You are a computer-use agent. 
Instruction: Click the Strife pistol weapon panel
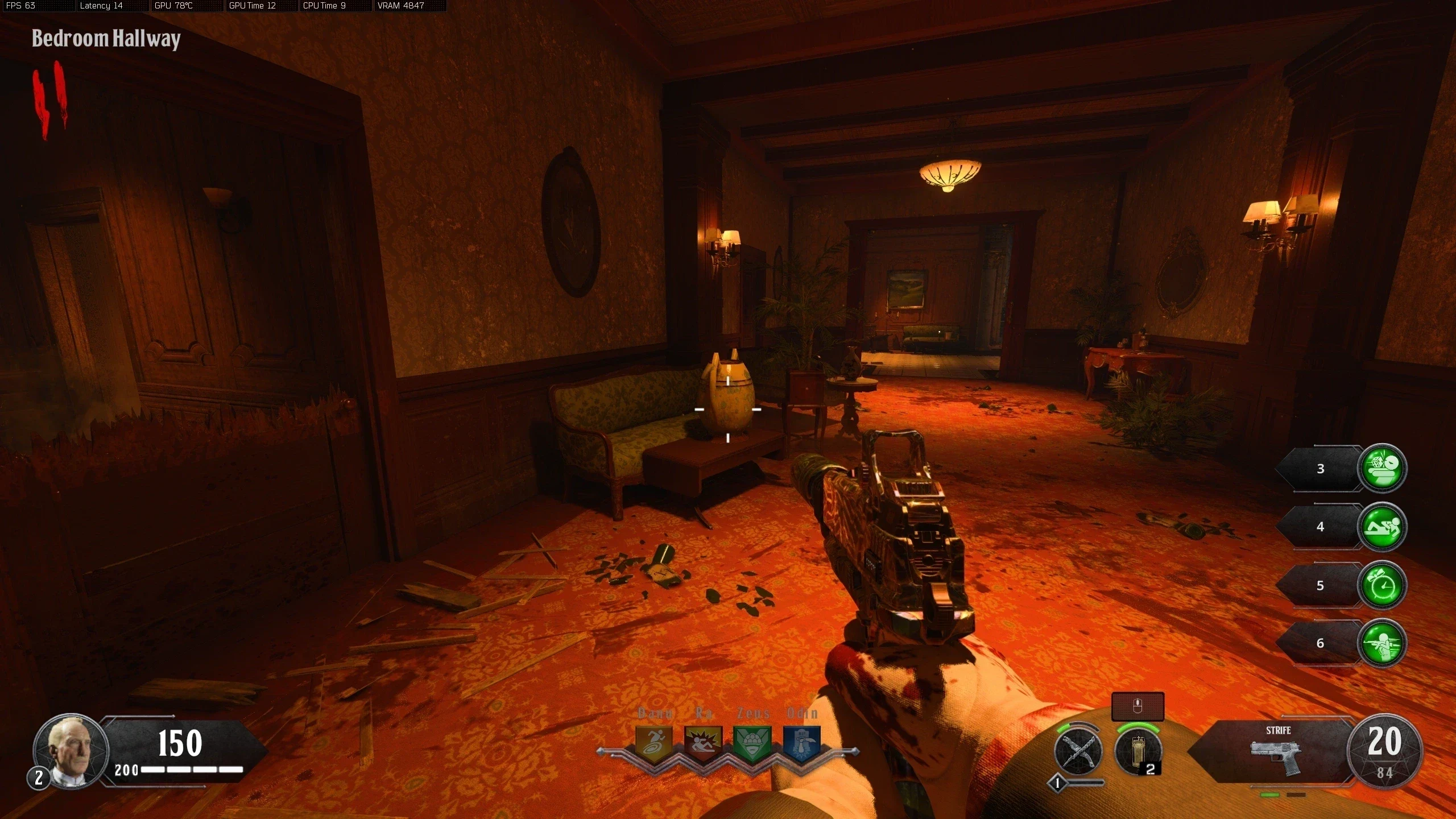click(x=1277, y=752)
